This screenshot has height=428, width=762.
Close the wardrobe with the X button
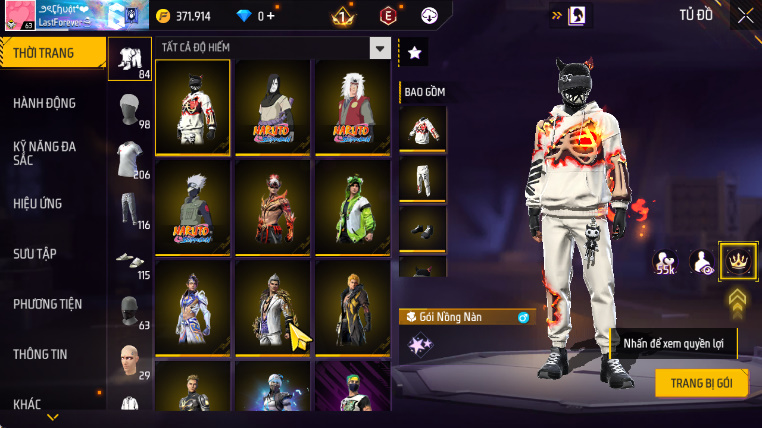[745, 15]
